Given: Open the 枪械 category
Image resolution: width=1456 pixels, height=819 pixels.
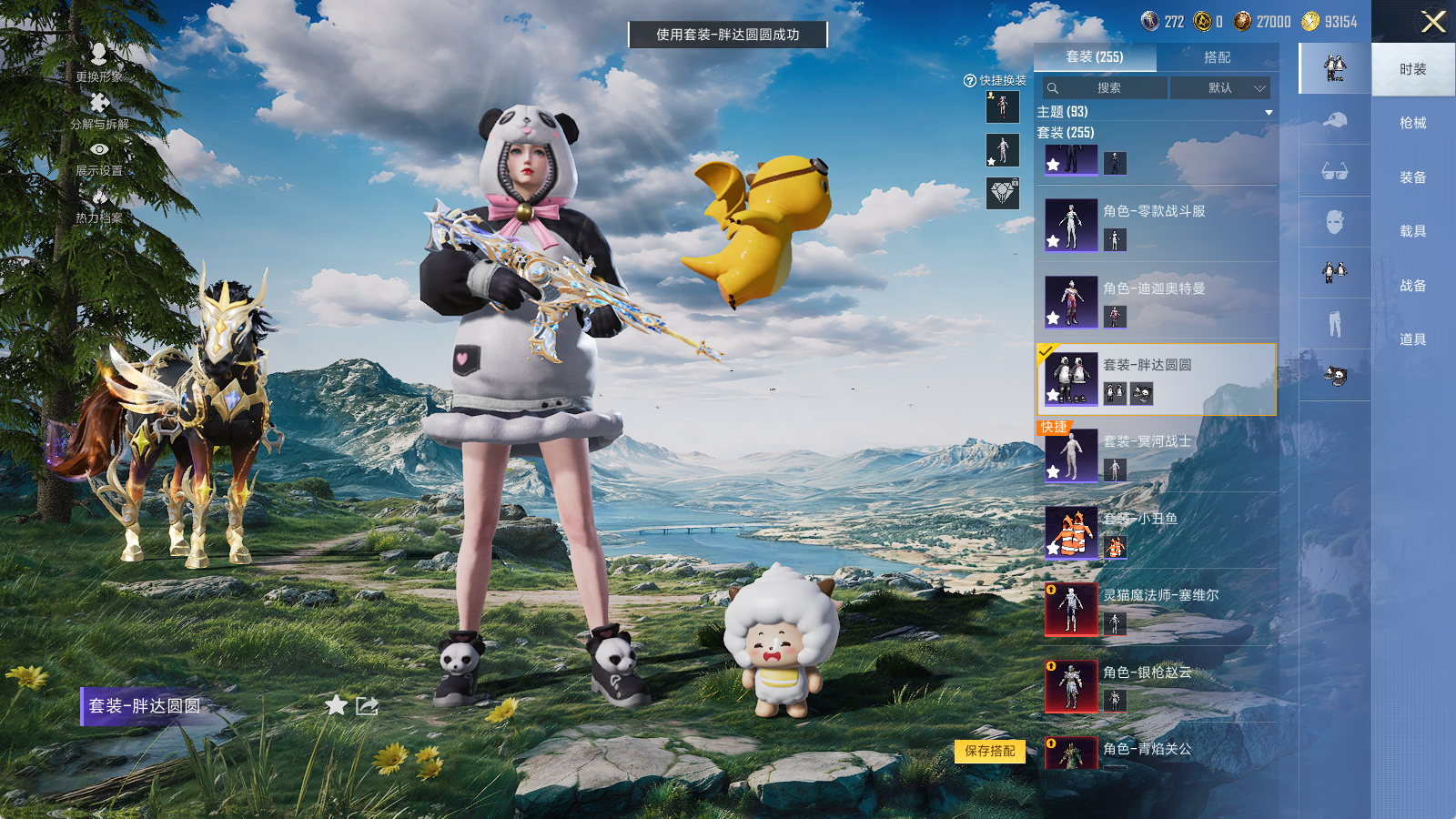Looking at the screenshot, I should click(x=1412, y=123).
